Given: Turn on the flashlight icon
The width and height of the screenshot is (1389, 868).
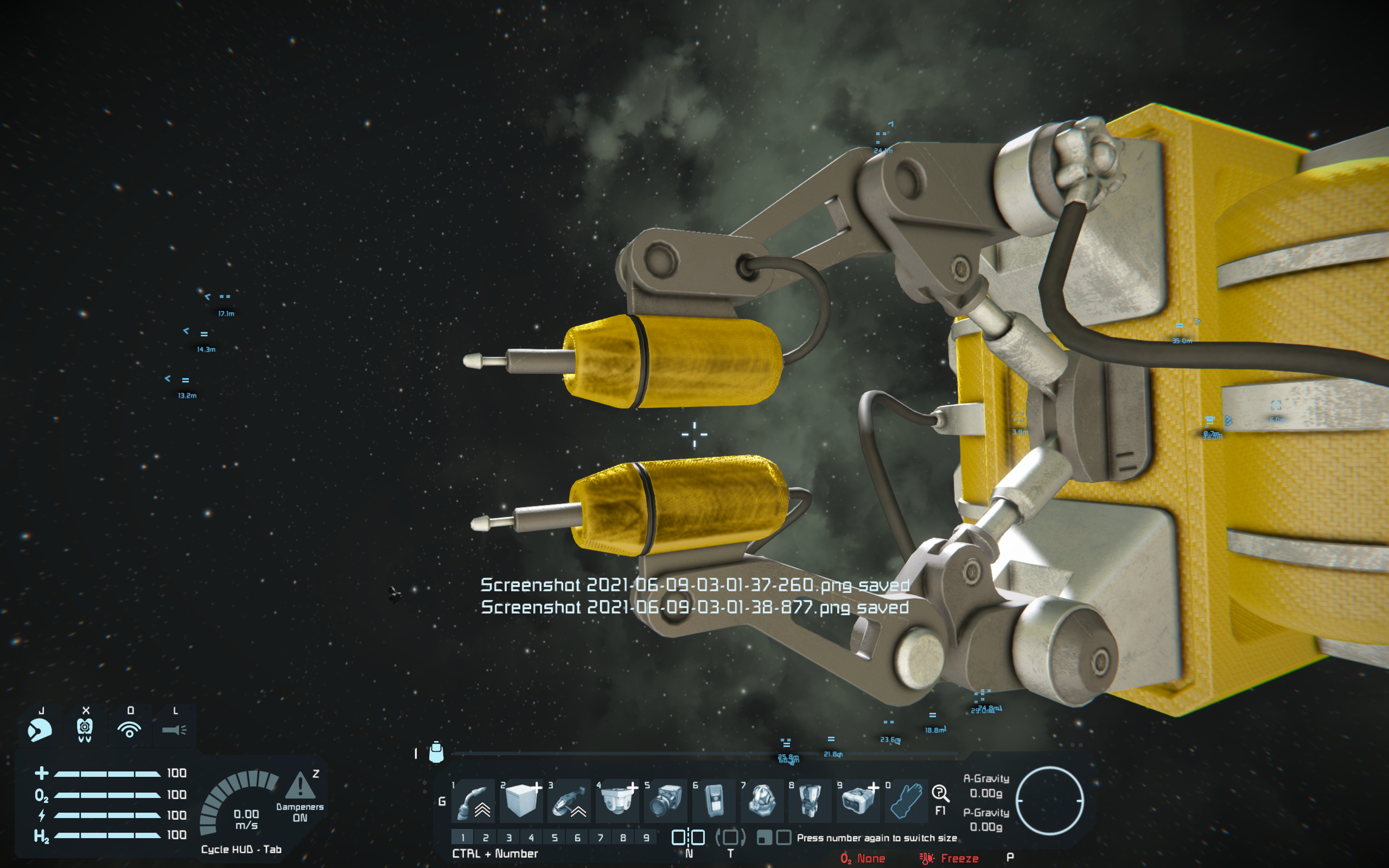Looking at the screenshot, I should 174,730.
